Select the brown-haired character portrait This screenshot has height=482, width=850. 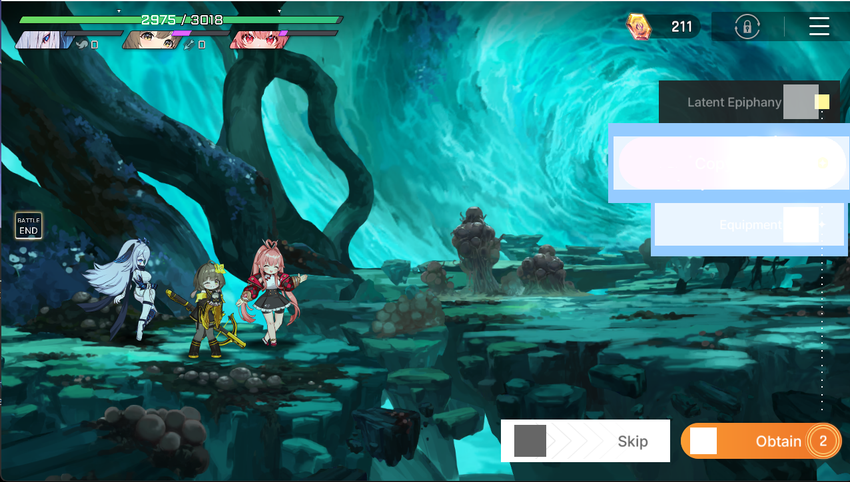pyautogui.click(x=149, y=41)
